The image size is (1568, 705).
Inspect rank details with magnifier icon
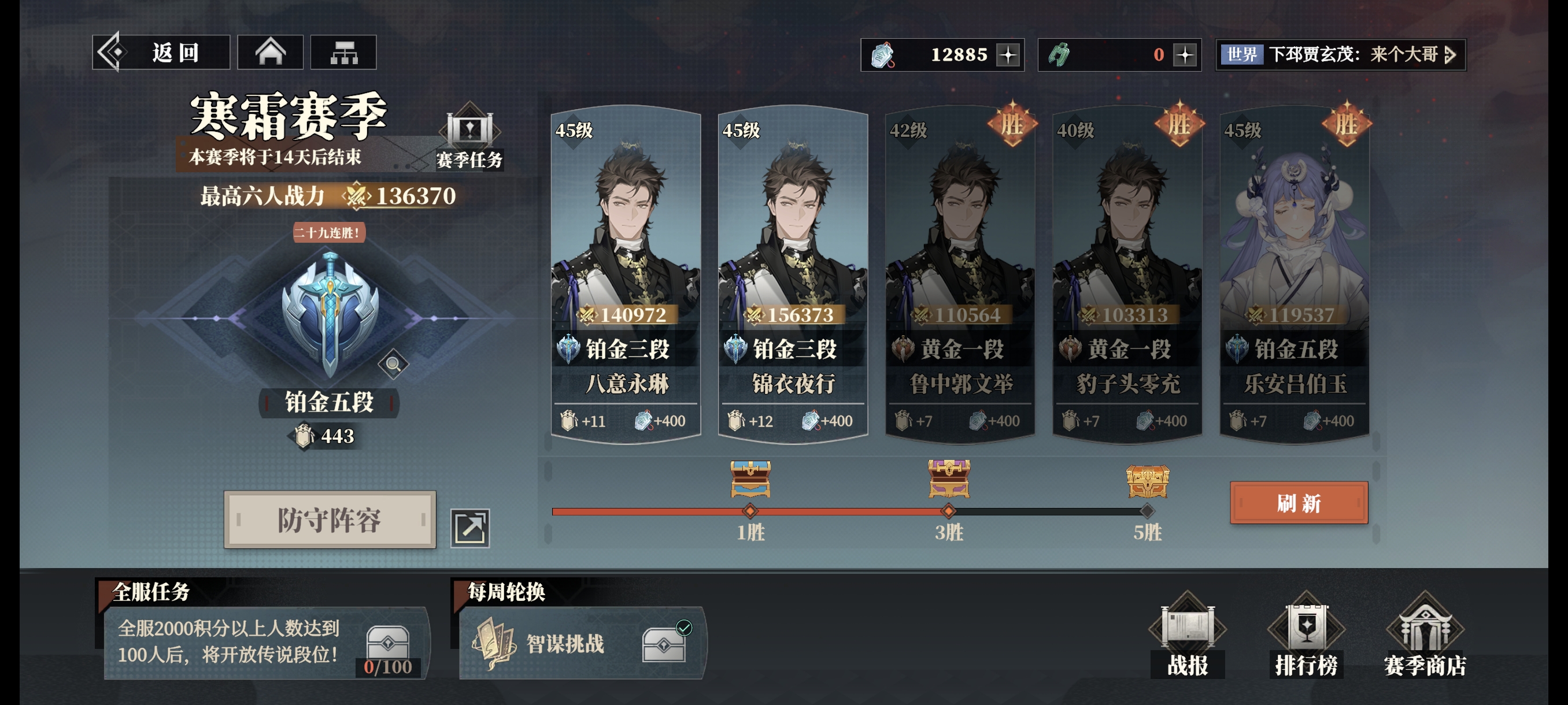coord(393,365)
